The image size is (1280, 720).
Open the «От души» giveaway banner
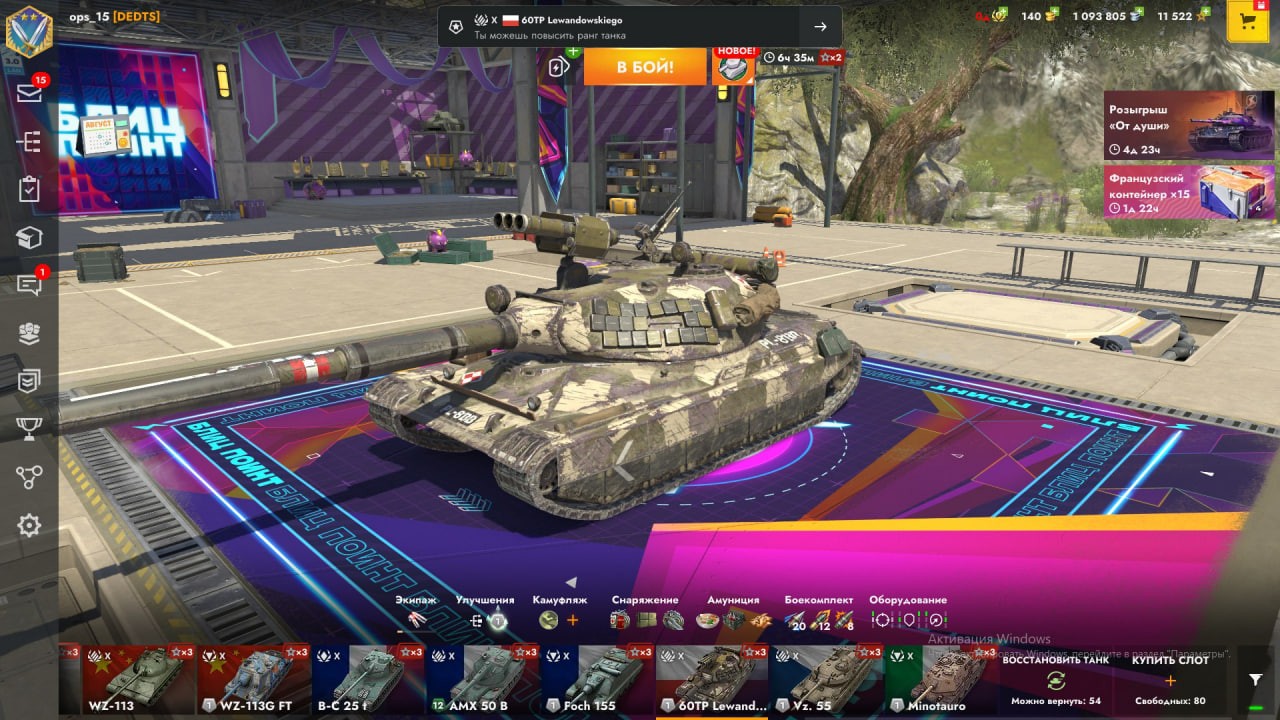tap(1189, 126)
